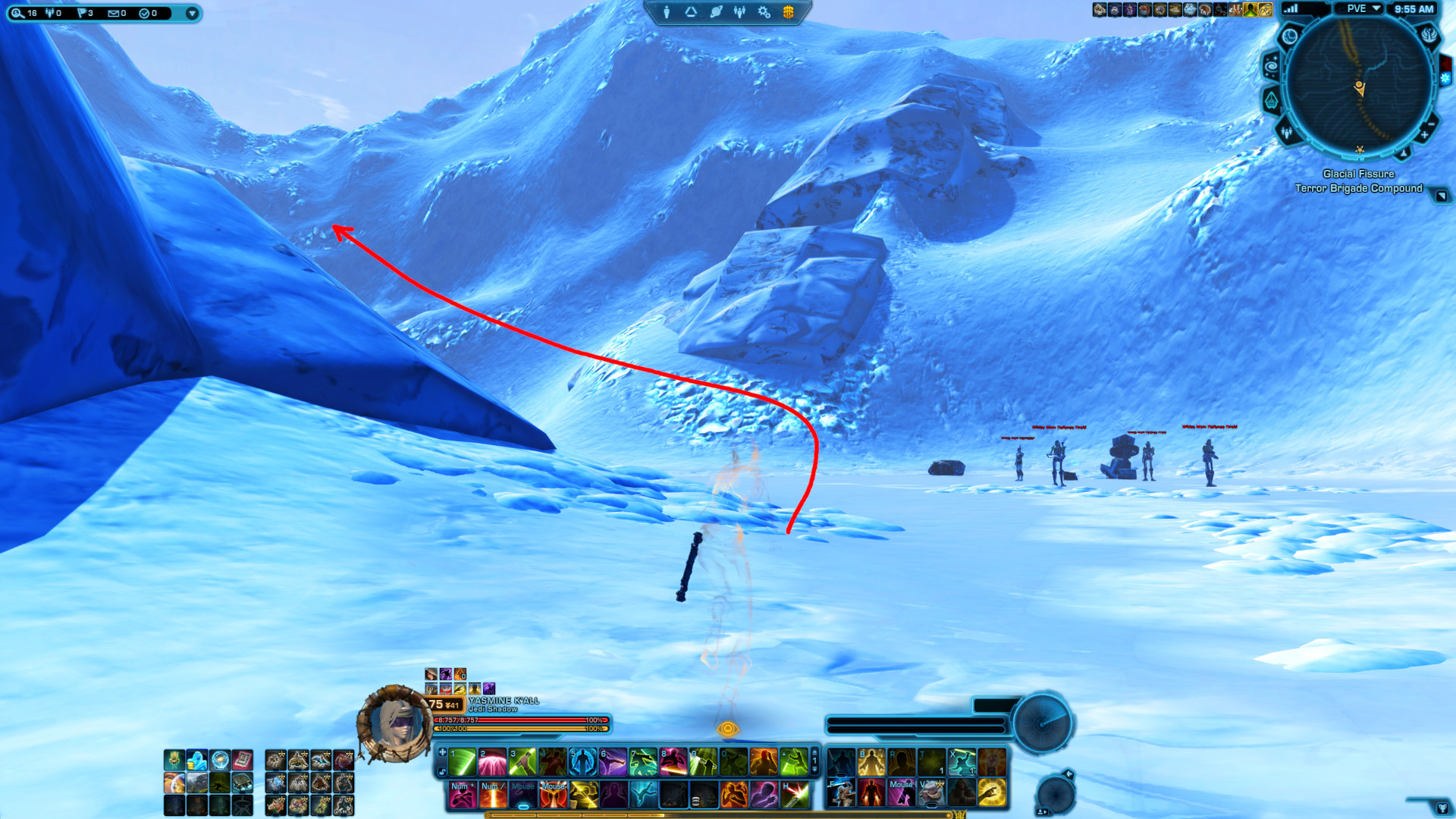
Task: Click the magnifying glass icon in top-left bar
Action: [x=19, y=13]
